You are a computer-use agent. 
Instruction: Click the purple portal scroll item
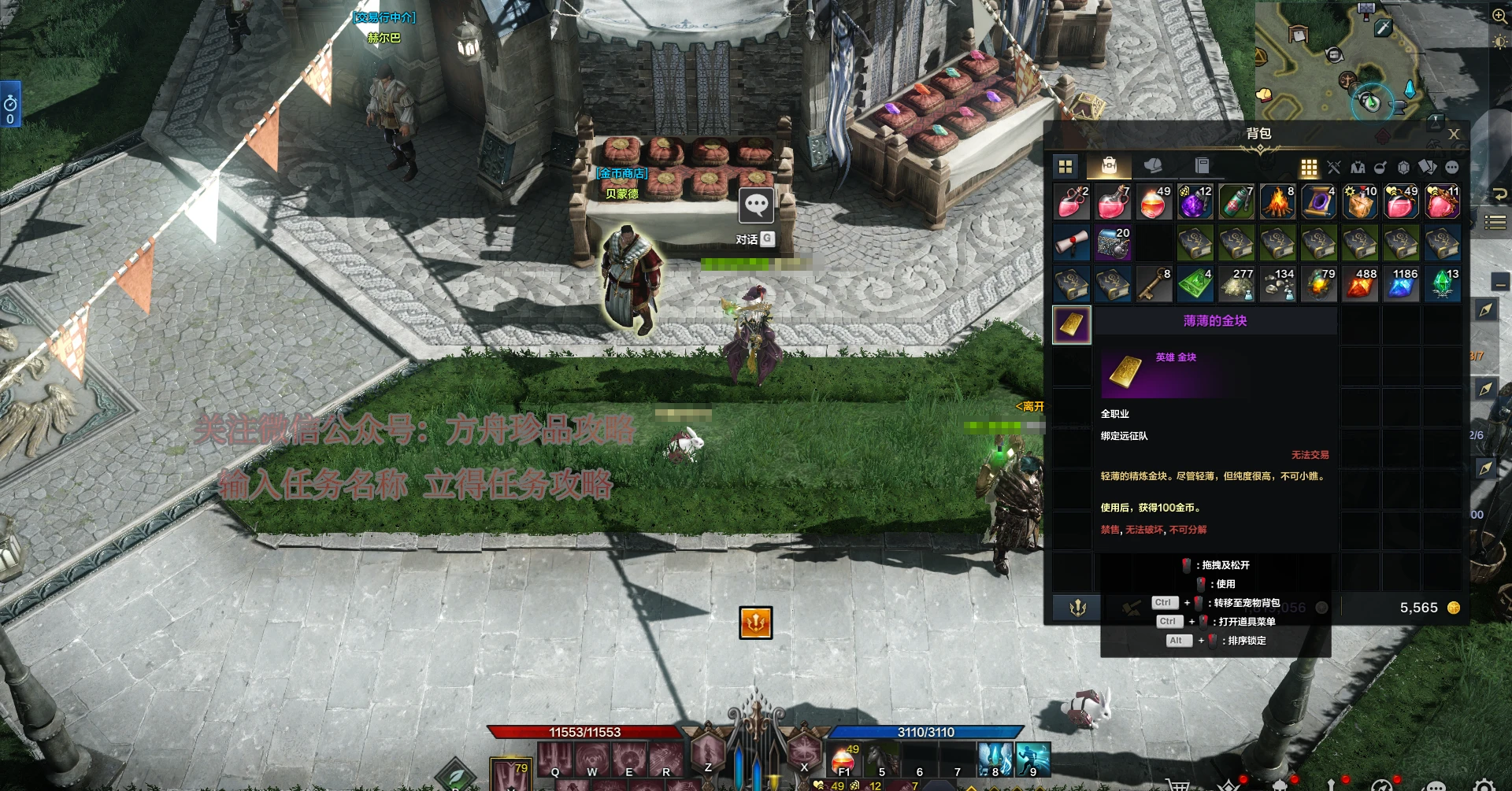pos(1318,202)
